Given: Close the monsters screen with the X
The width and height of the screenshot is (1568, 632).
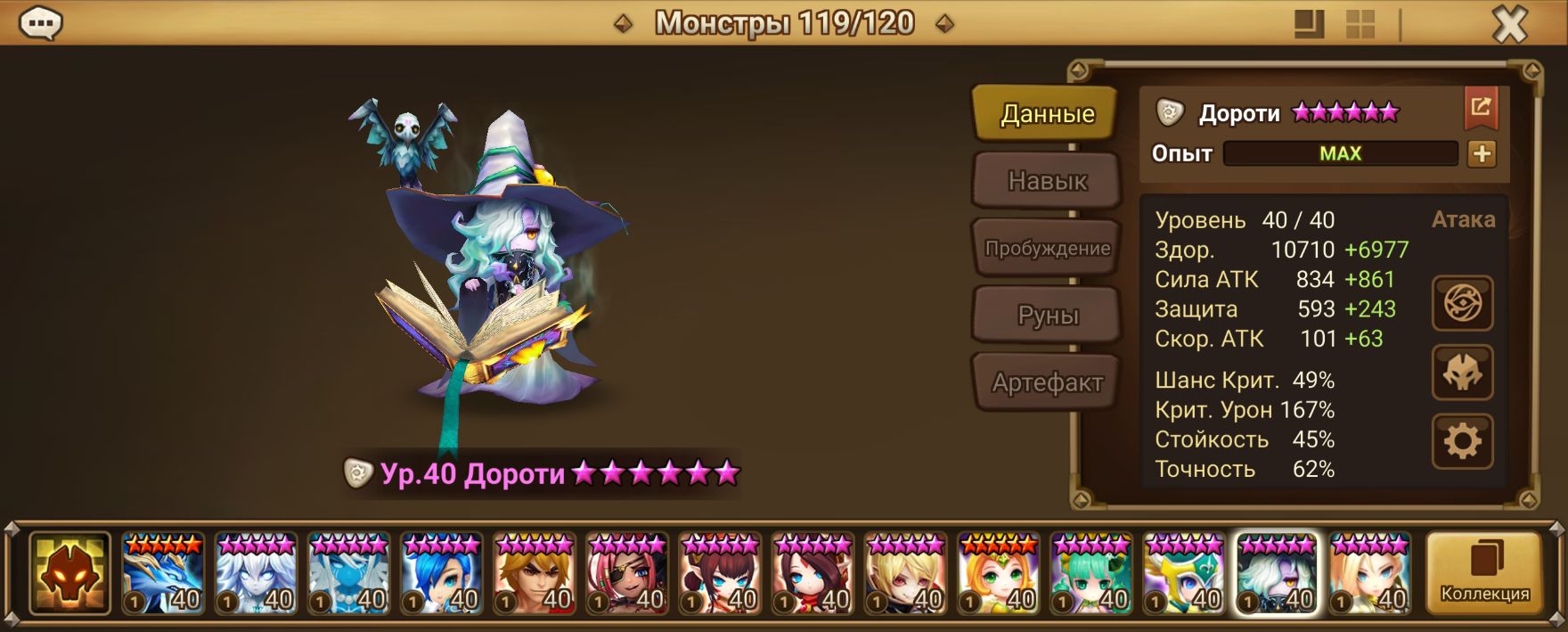Looking at the screenshot, I should tap(1509, 25).
